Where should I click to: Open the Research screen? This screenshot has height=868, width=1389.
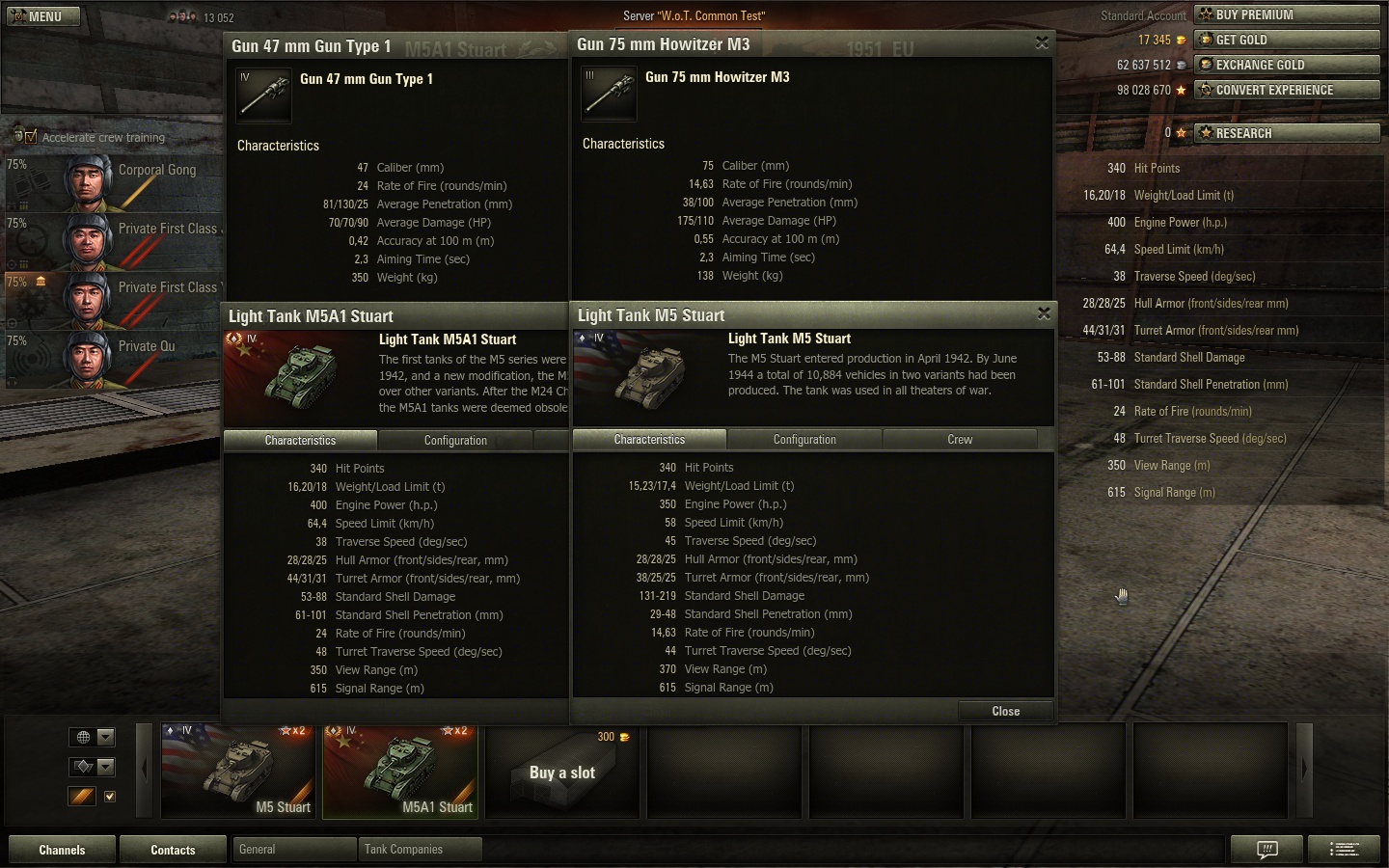tap(1286, 133)
